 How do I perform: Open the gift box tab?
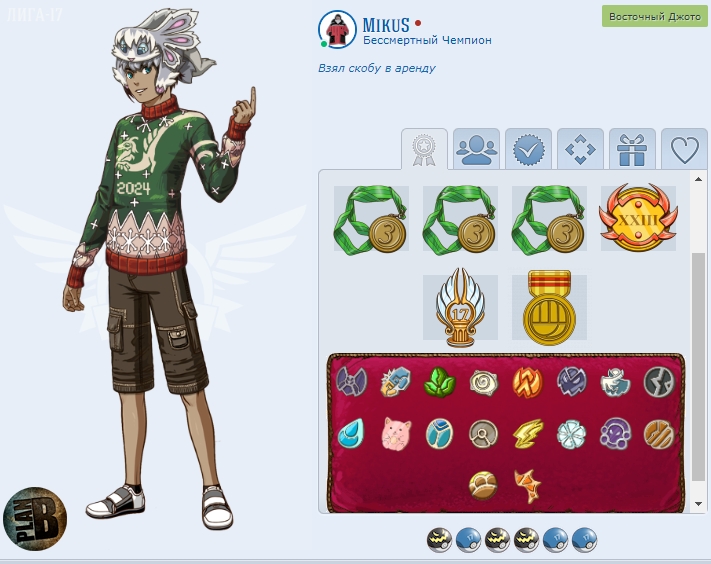(632, 149)
